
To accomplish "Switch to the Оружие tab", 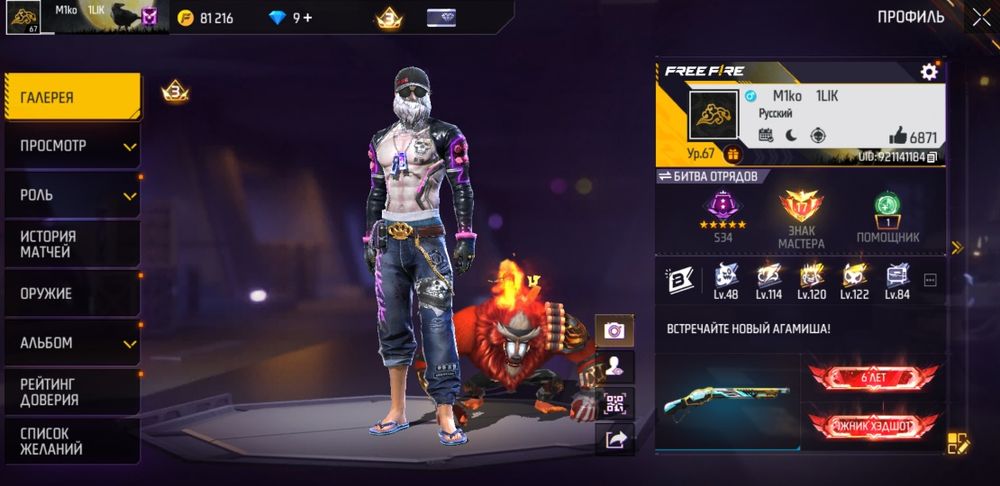I will [x=70, y=294].
